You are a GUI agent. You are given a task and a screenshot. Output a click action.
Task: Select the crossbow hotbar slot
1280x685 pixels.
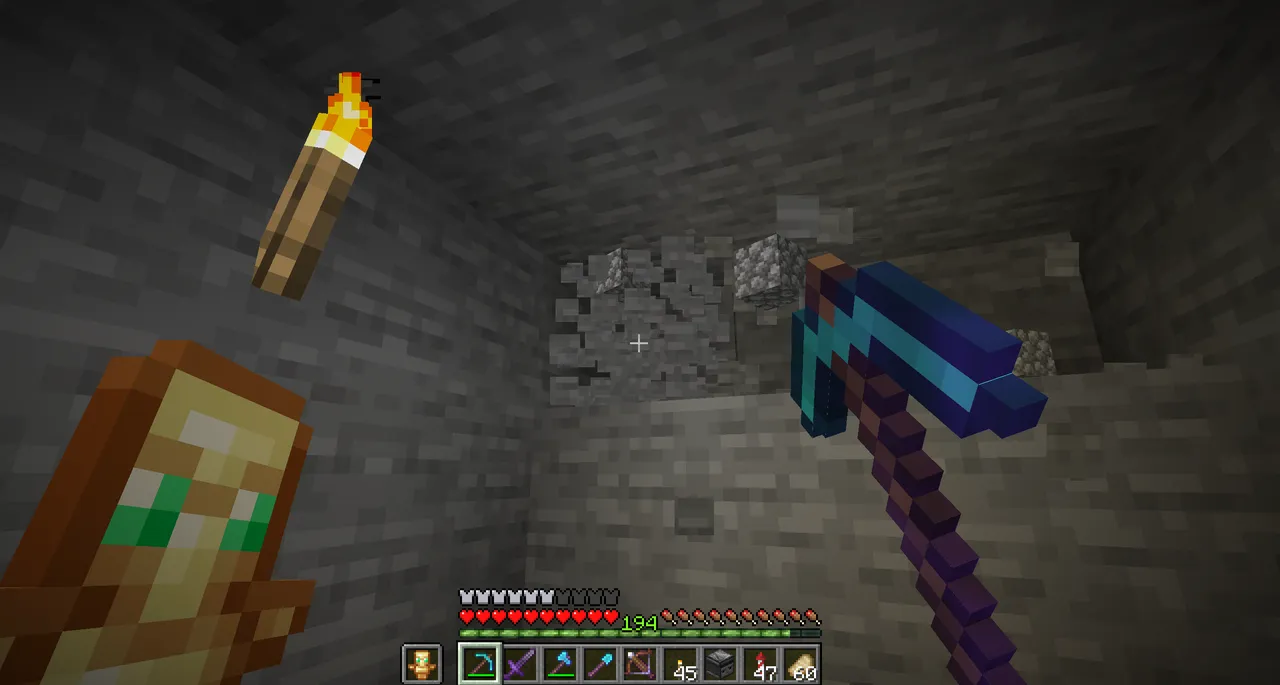(640, 664)
